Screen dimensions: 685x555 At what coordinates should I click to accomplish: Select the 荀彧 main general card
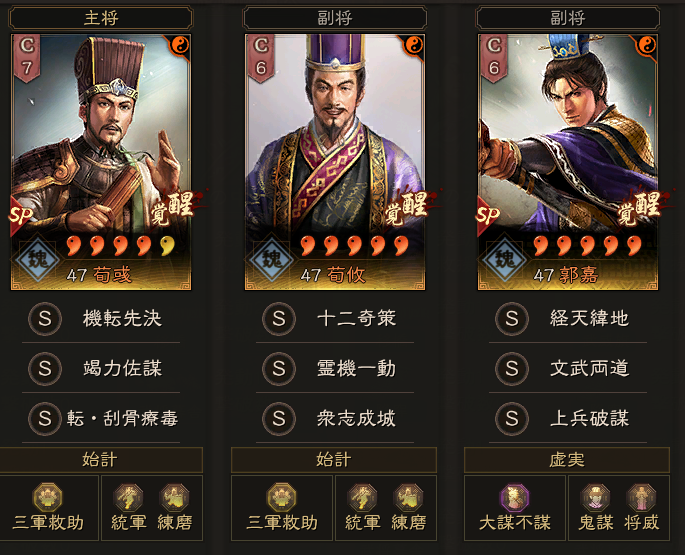[100, 160]
